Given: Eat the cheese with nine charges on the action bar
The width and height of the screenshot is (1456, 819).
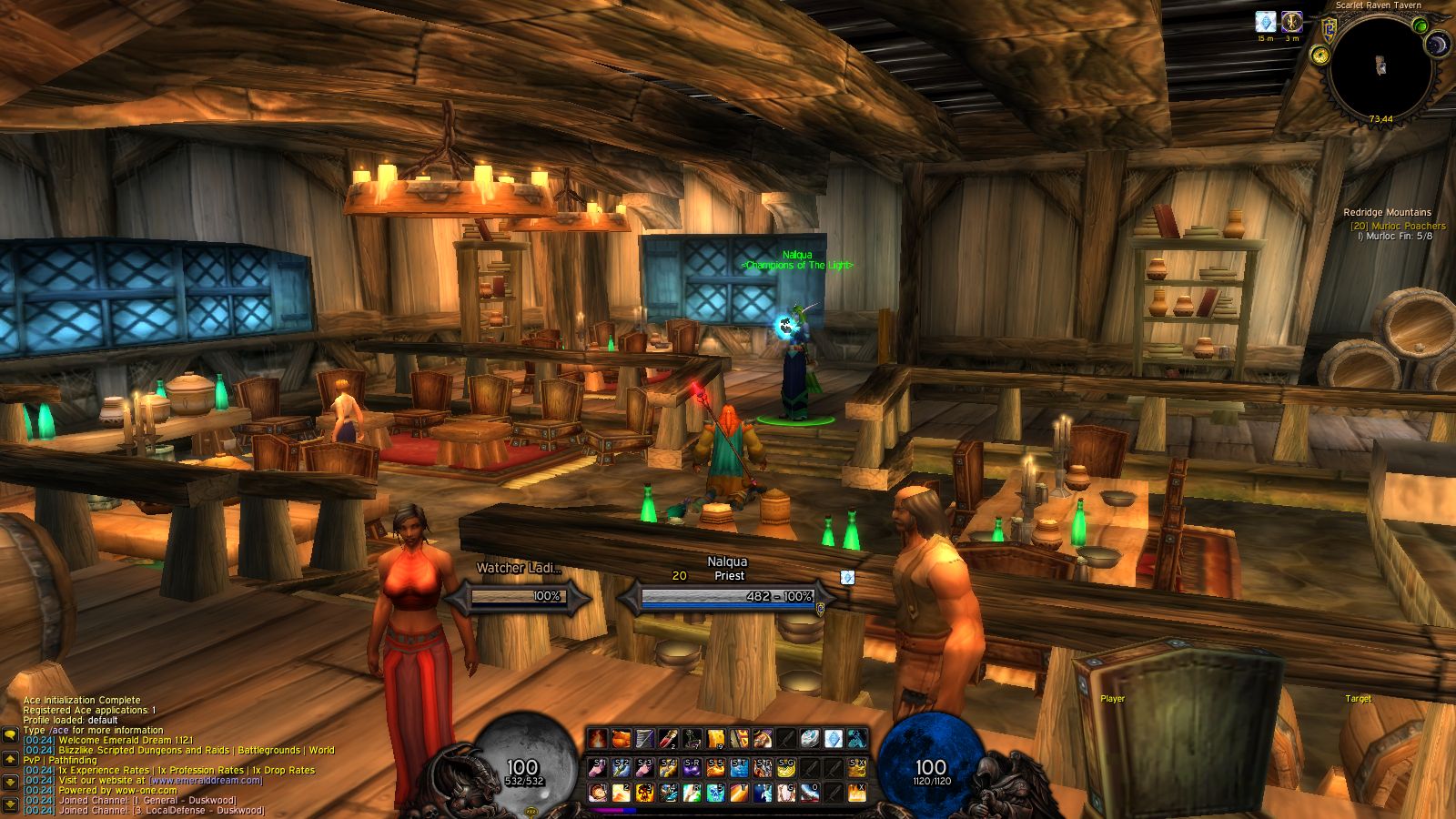Looking at the screenshot, I should 713,737.
